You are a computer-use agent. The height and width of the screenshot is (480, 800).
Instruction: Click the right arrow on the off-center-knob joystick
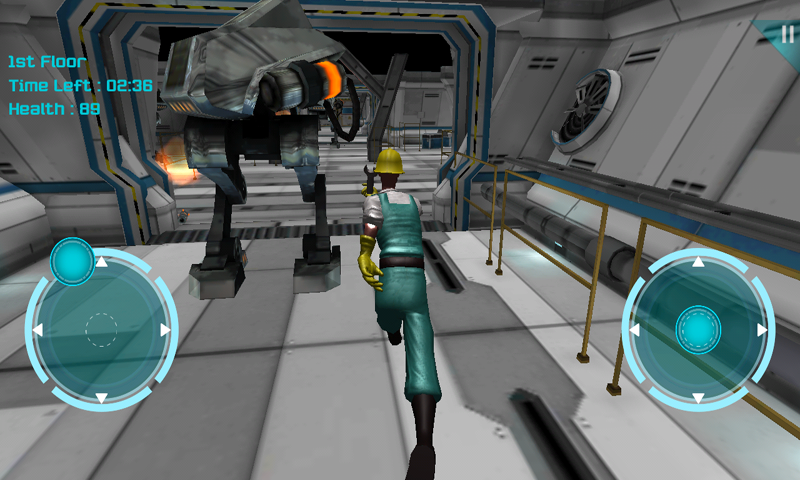click(x=166, y=330)
